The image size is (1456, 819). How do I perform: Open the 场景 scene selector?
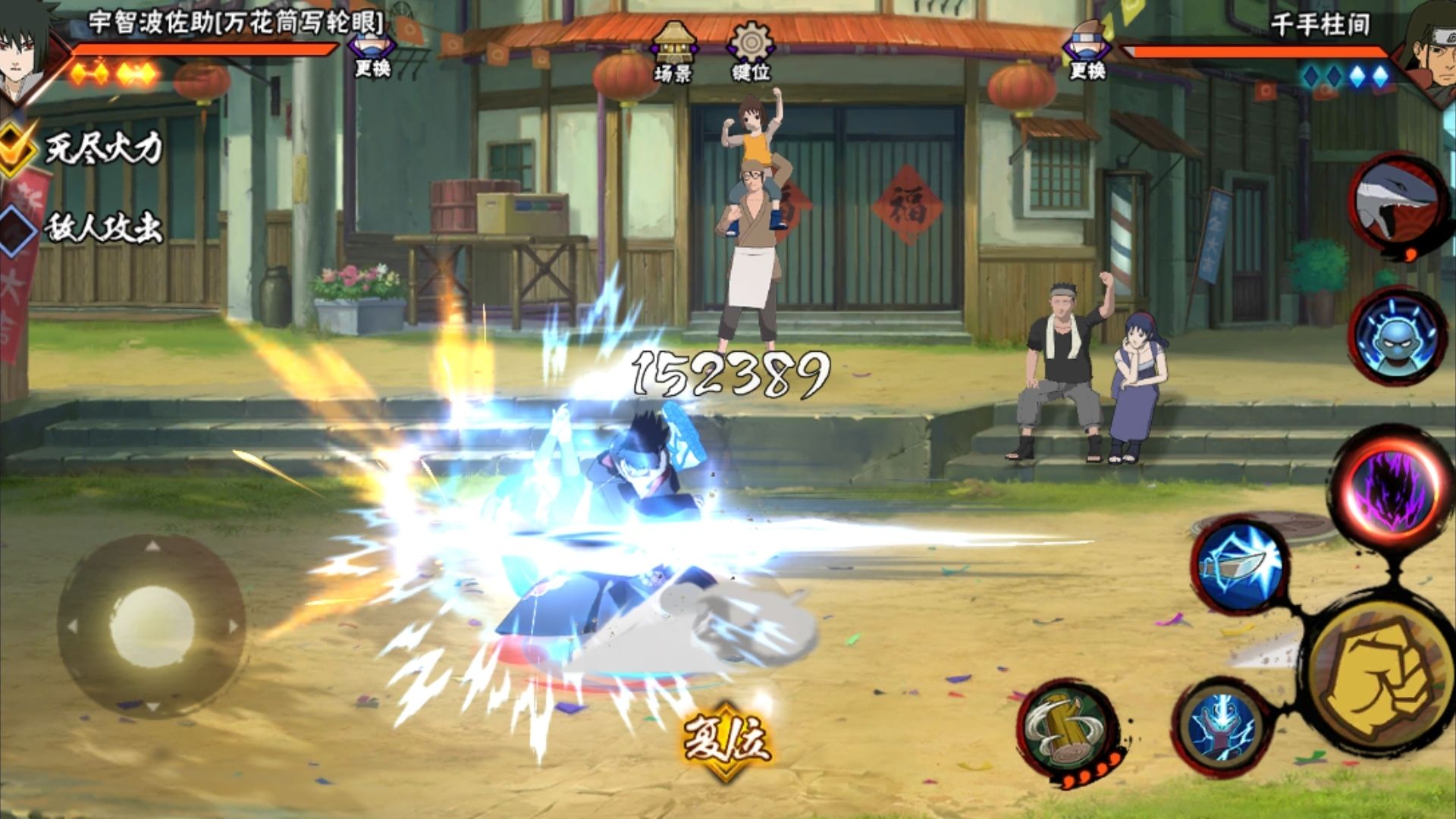tap(673, 52)
